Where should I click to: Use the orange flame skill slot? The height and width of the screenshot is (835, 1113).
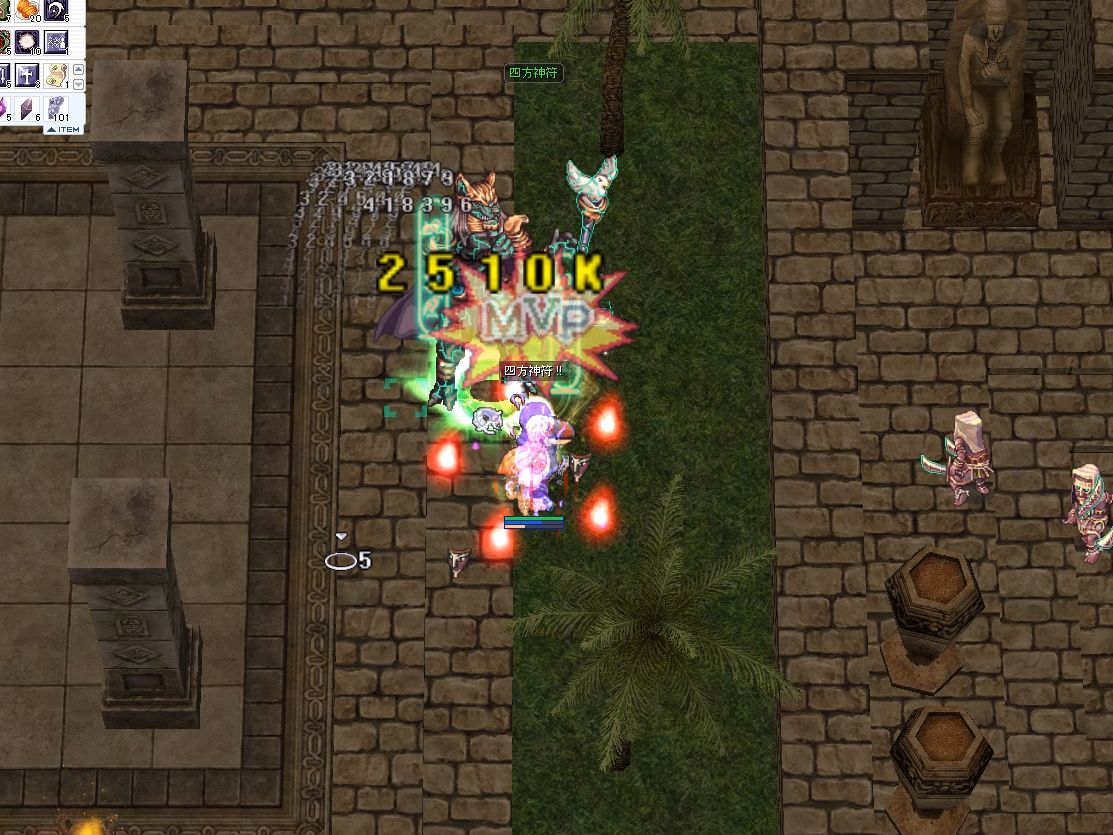pos(27,10)
